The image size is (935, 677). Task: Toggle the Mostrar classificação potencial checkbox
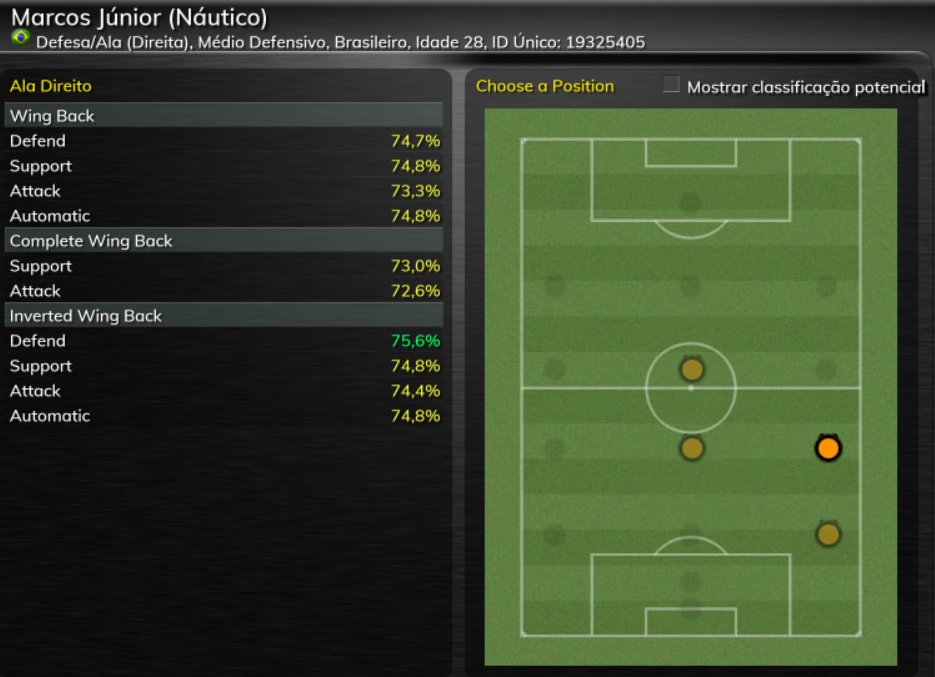tap(671, 86)
